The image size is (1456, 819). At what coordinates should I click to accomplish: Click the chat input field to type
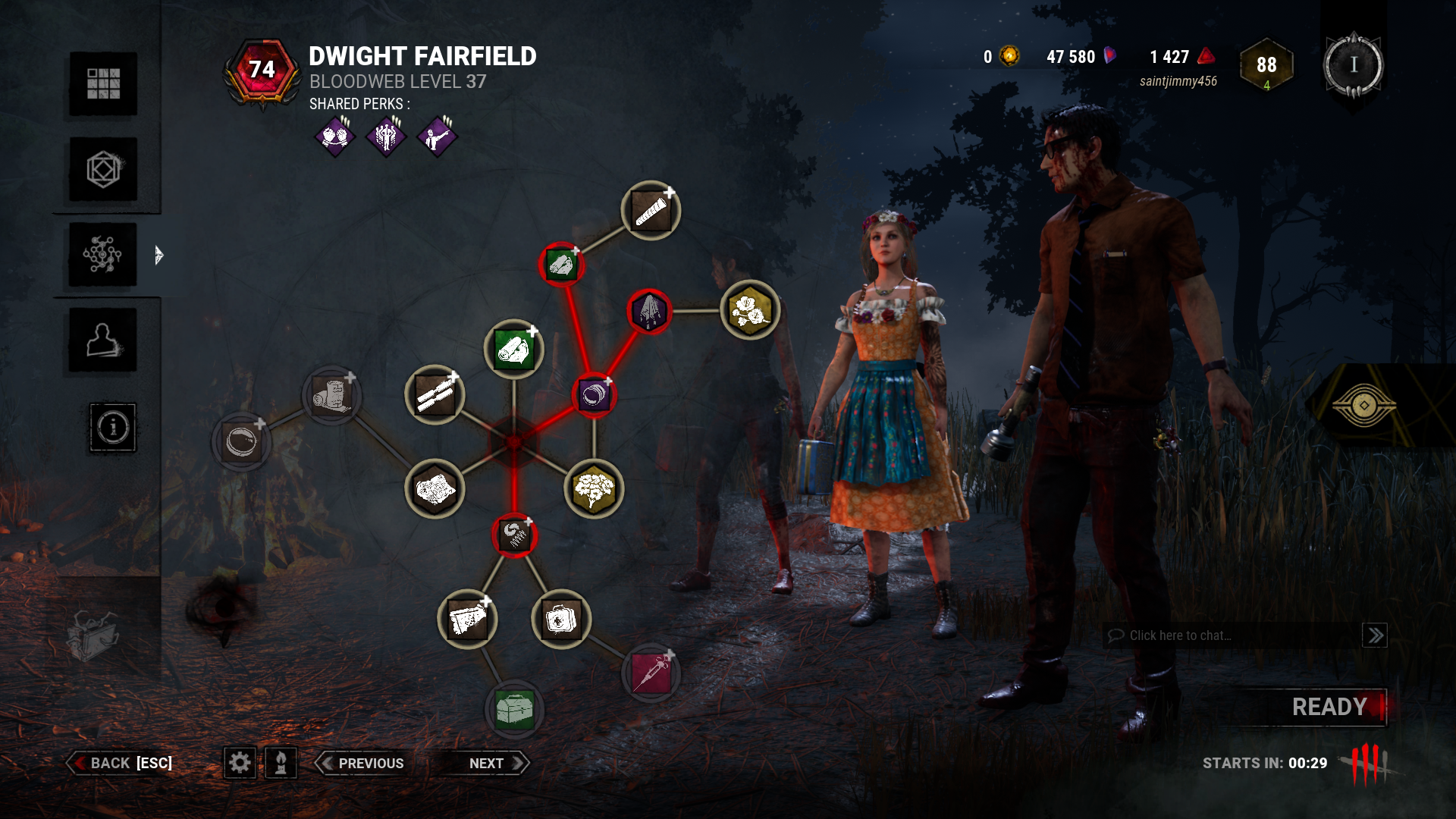click(x=1213, y=635)
